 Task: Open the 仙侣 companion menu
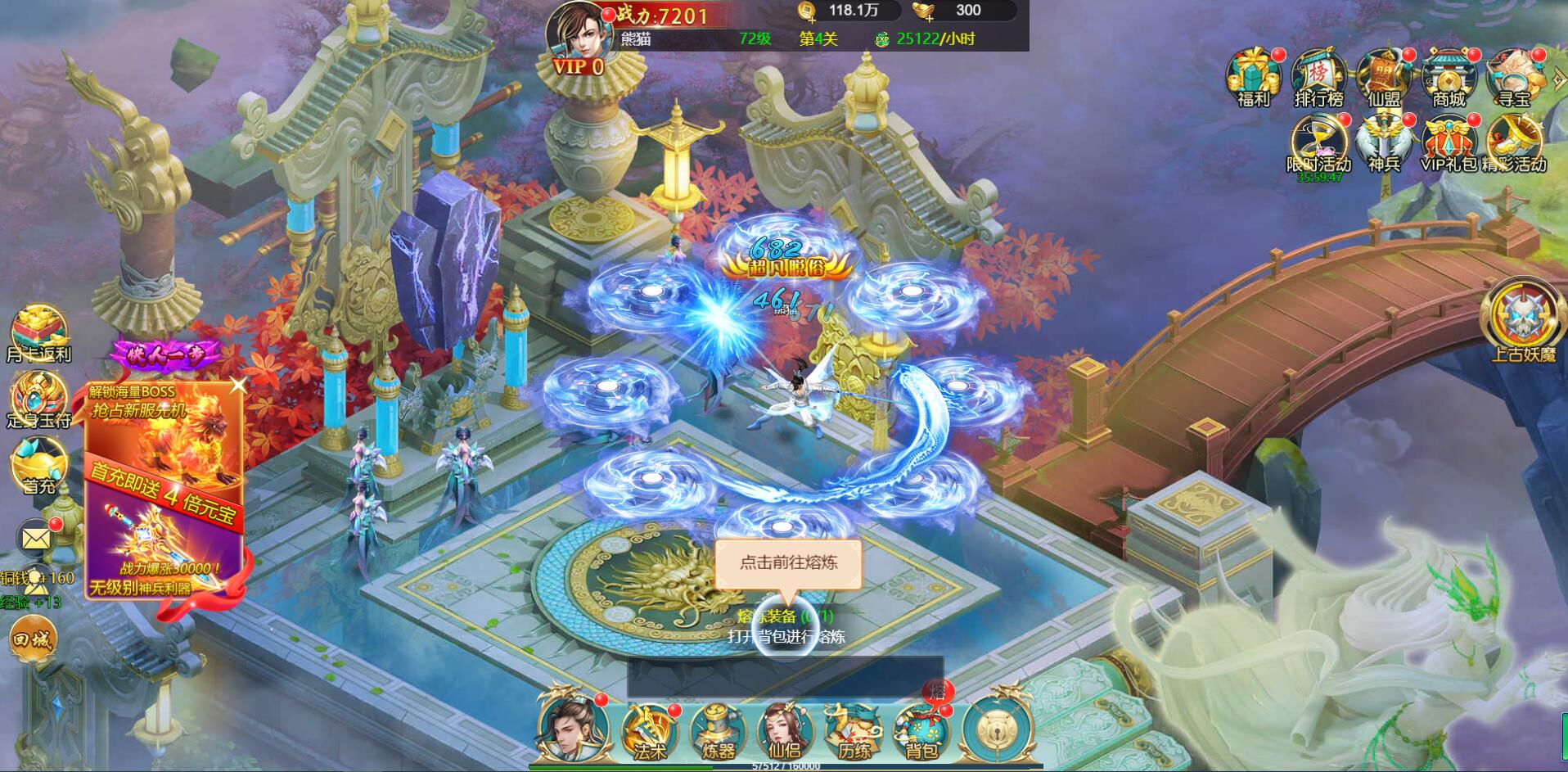(784, 731)
